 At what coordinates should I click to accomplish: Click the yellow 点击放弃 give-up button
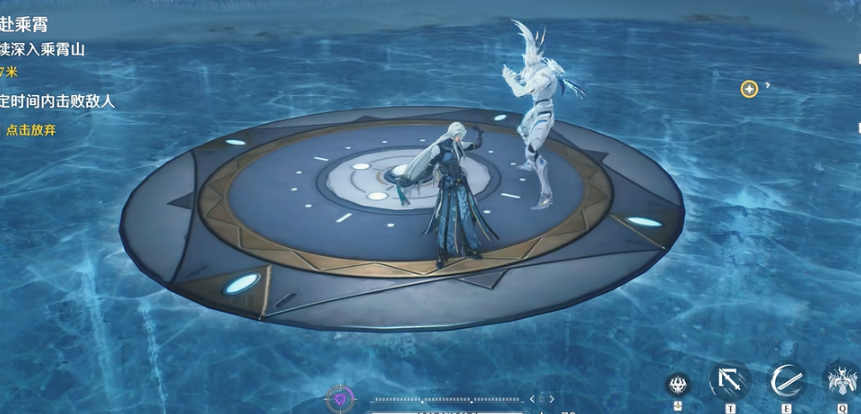point(30,129)
